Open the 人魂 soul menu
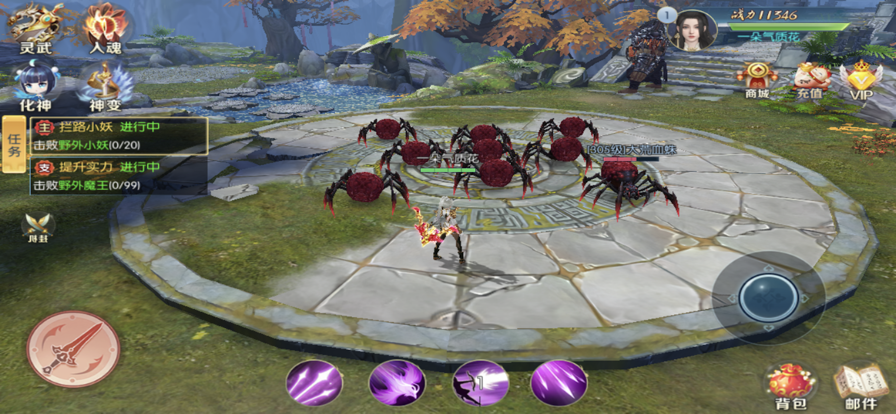 tap(105, 26)
